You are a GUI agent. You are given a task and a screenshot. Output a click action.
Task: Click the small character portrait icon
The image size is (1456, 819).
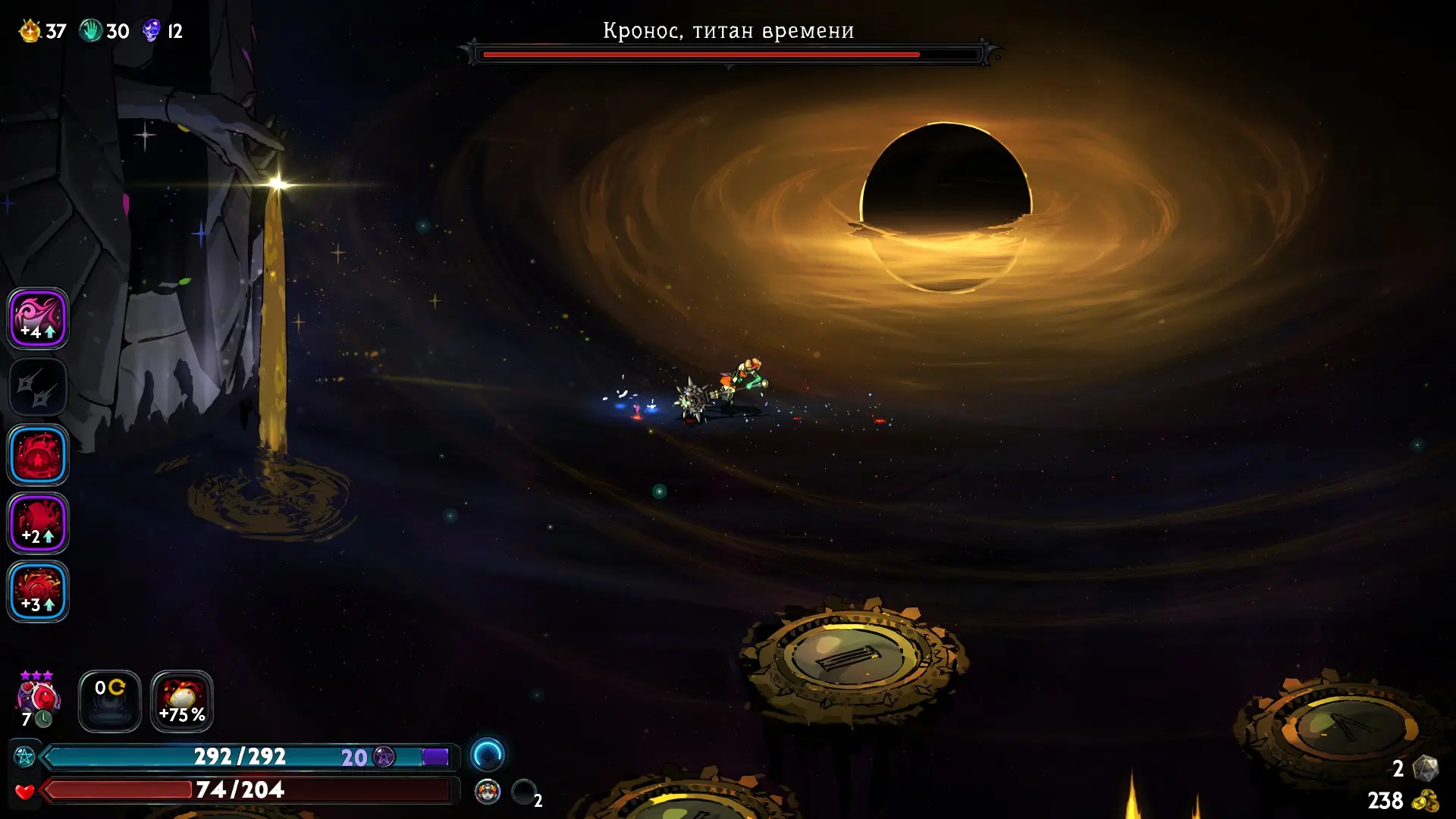(488, 792)
